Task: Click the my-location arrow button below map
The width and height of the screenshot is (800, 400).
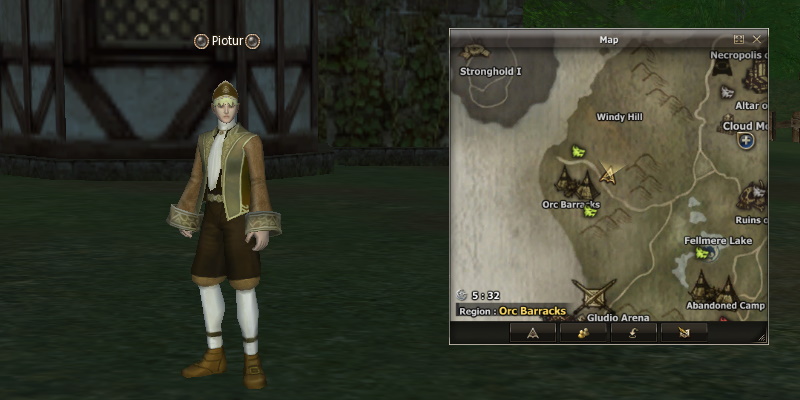Action: click(x=533, y=333)
